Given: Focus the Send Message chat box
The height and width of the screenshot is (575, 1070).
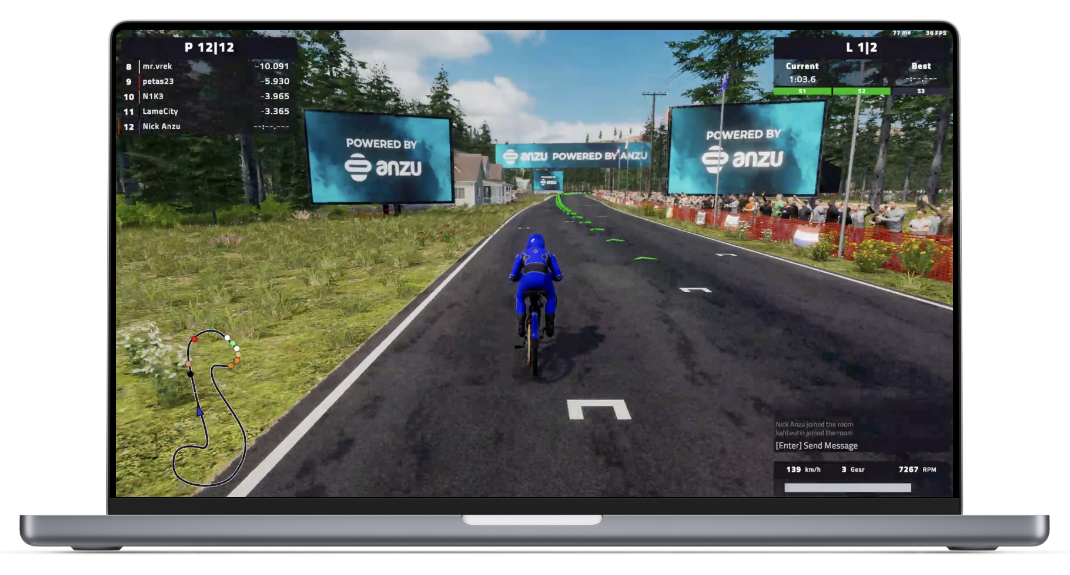Looking at the screenshot, I should 817,446.
